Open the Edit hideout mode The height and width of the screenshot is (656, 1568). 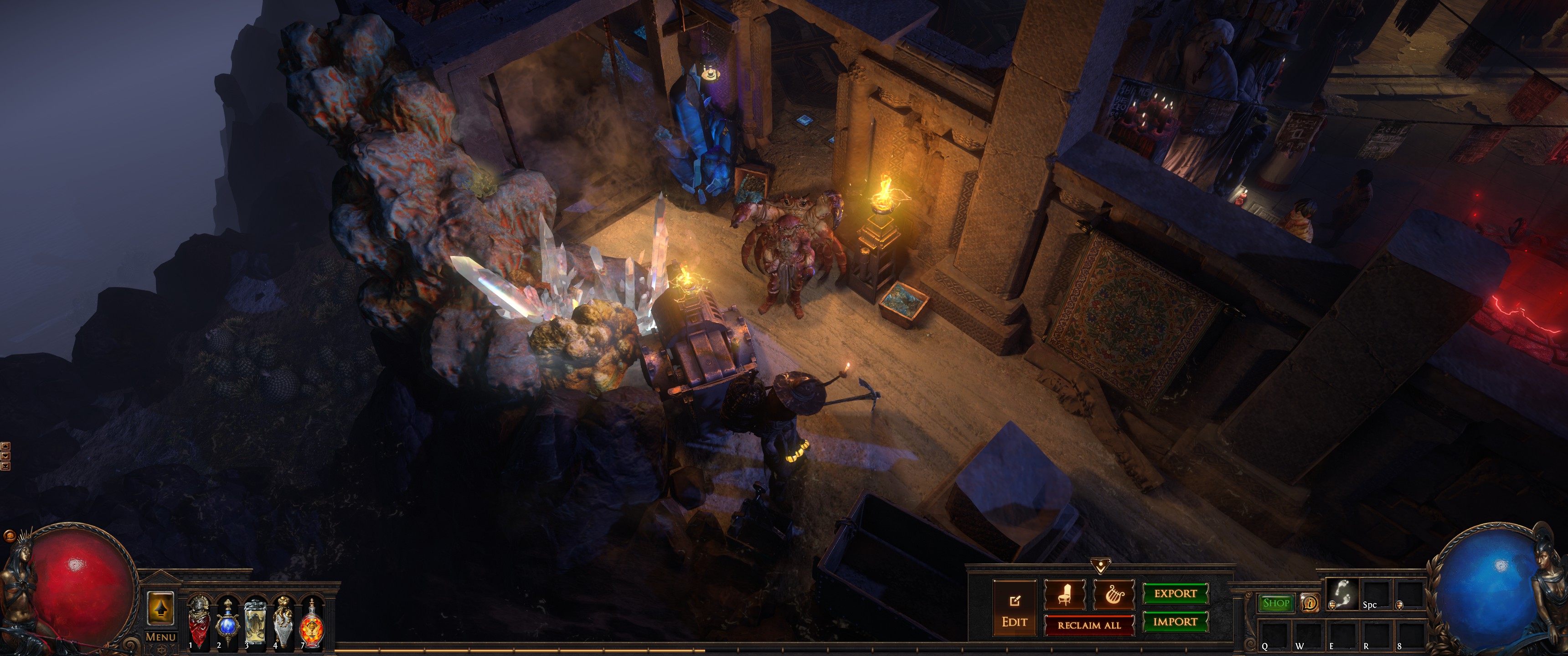click(x=1014, y=609)
